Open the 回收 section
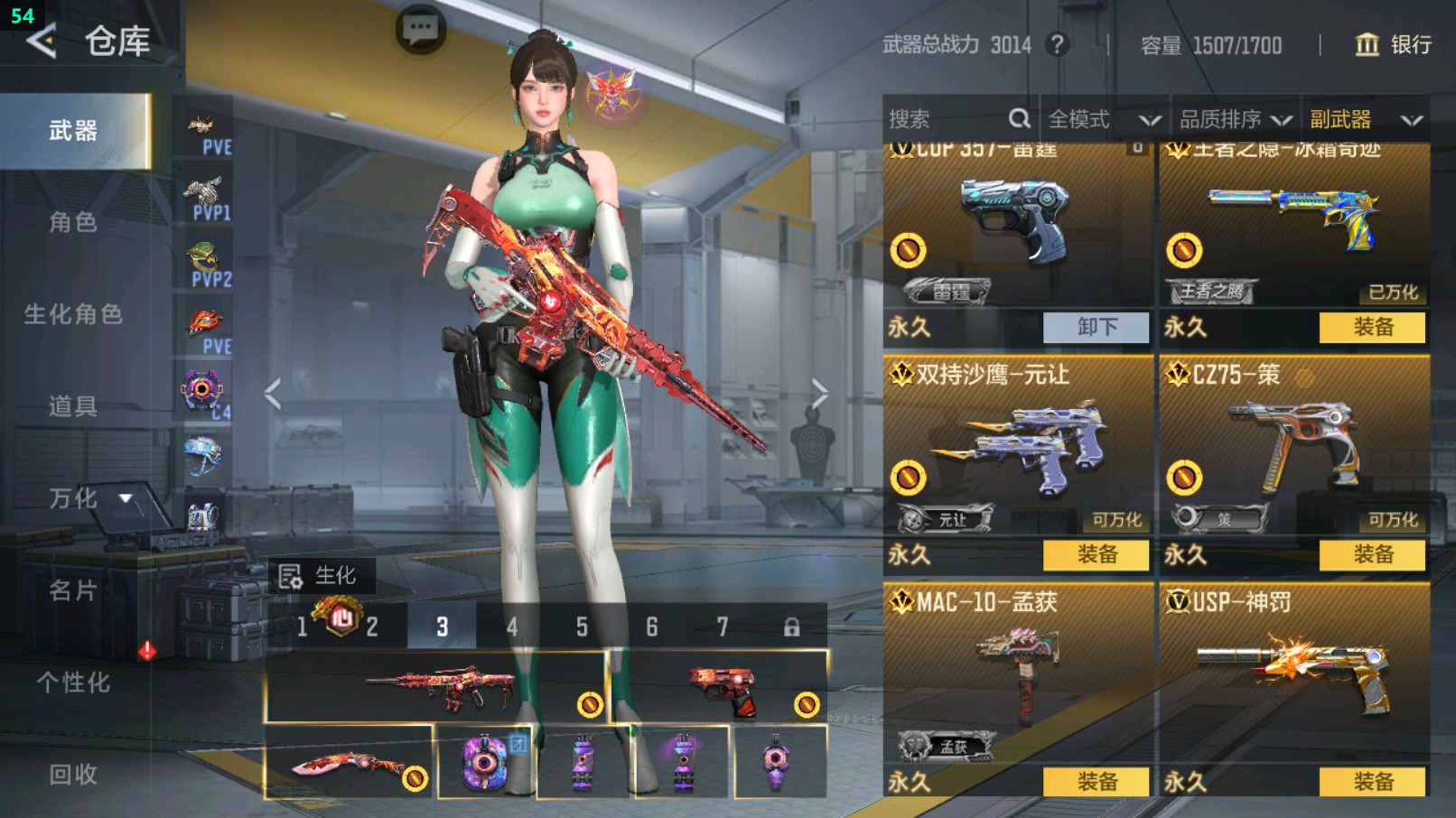 [73, 774]
